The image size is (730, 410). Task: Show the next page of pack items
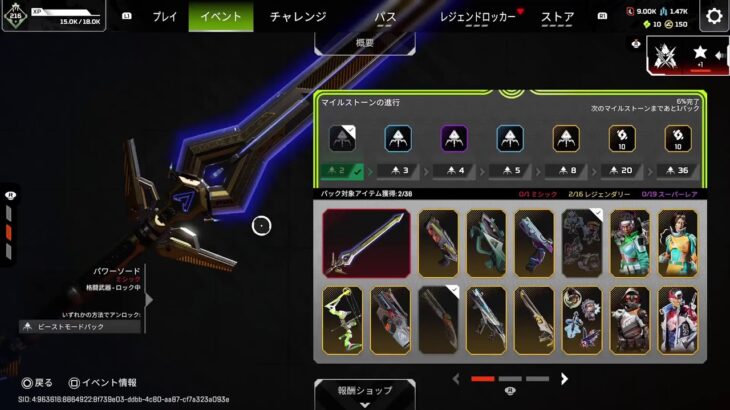(564, 379)
